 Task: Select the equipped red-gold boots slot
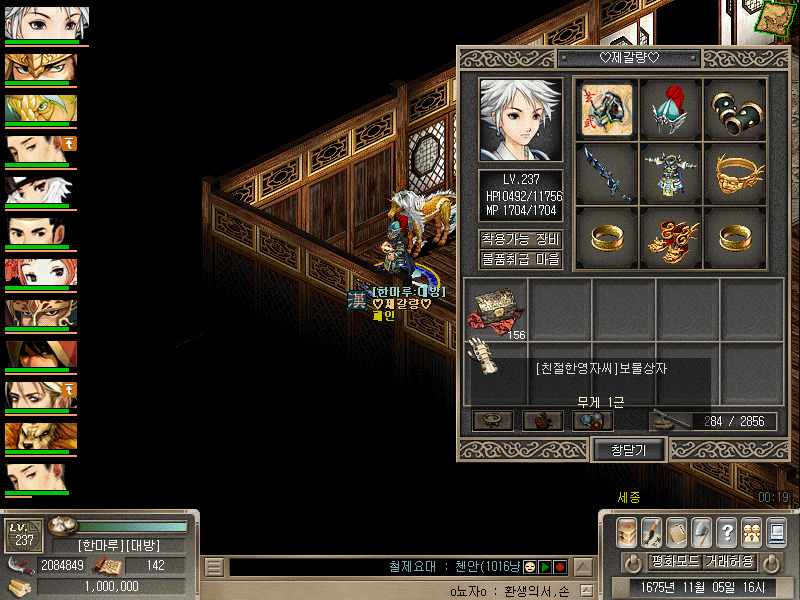coord(671,237)
